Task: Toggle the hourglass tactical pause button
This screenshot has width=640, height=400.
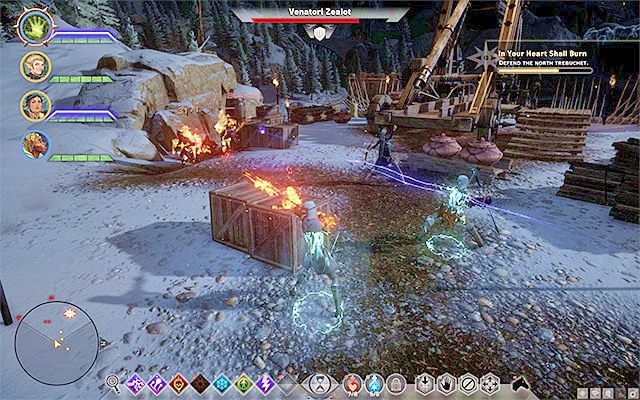Action: 320,383
